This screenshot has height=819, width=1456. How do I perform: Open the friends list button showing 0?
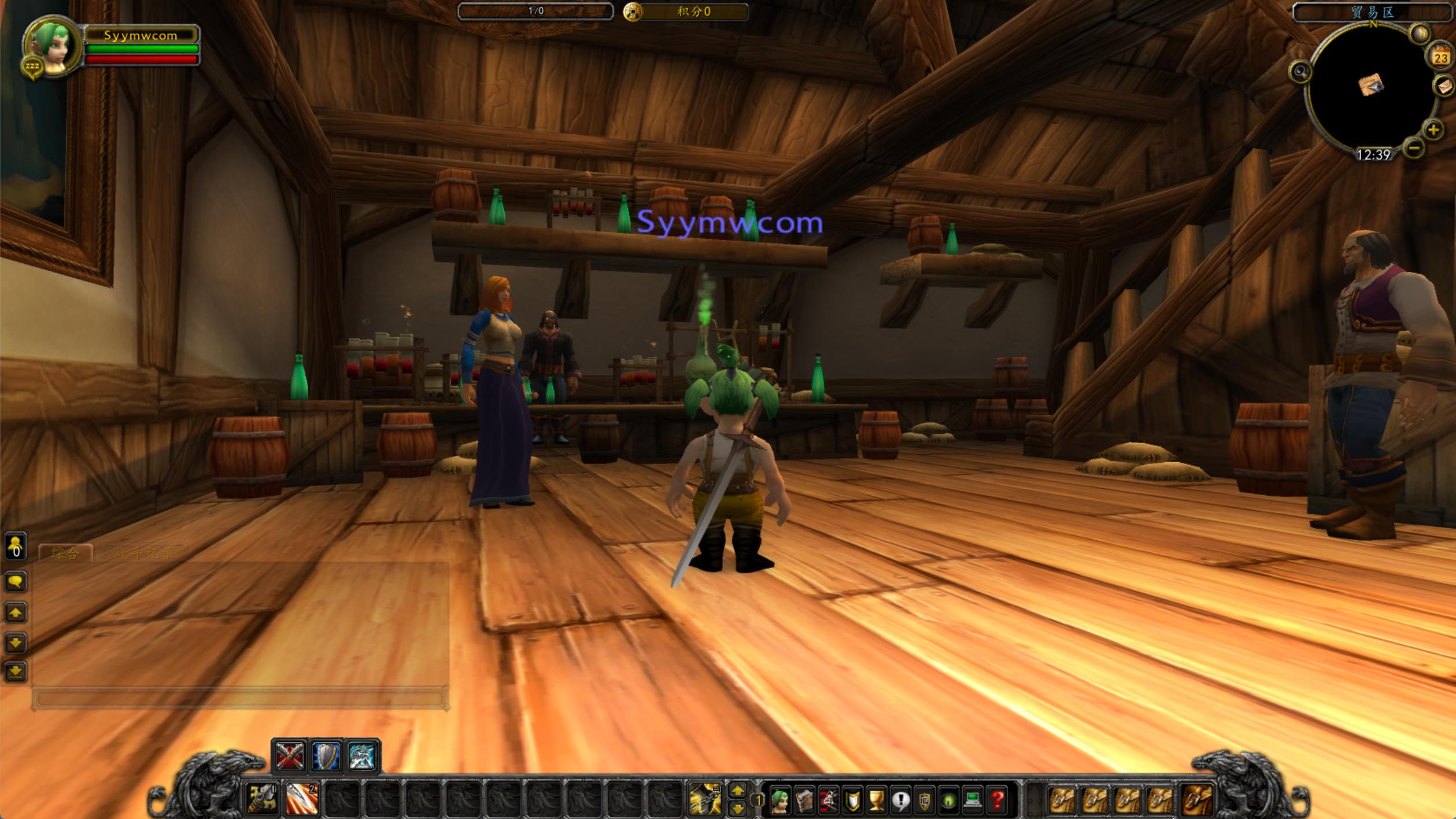tap(16, 547)
